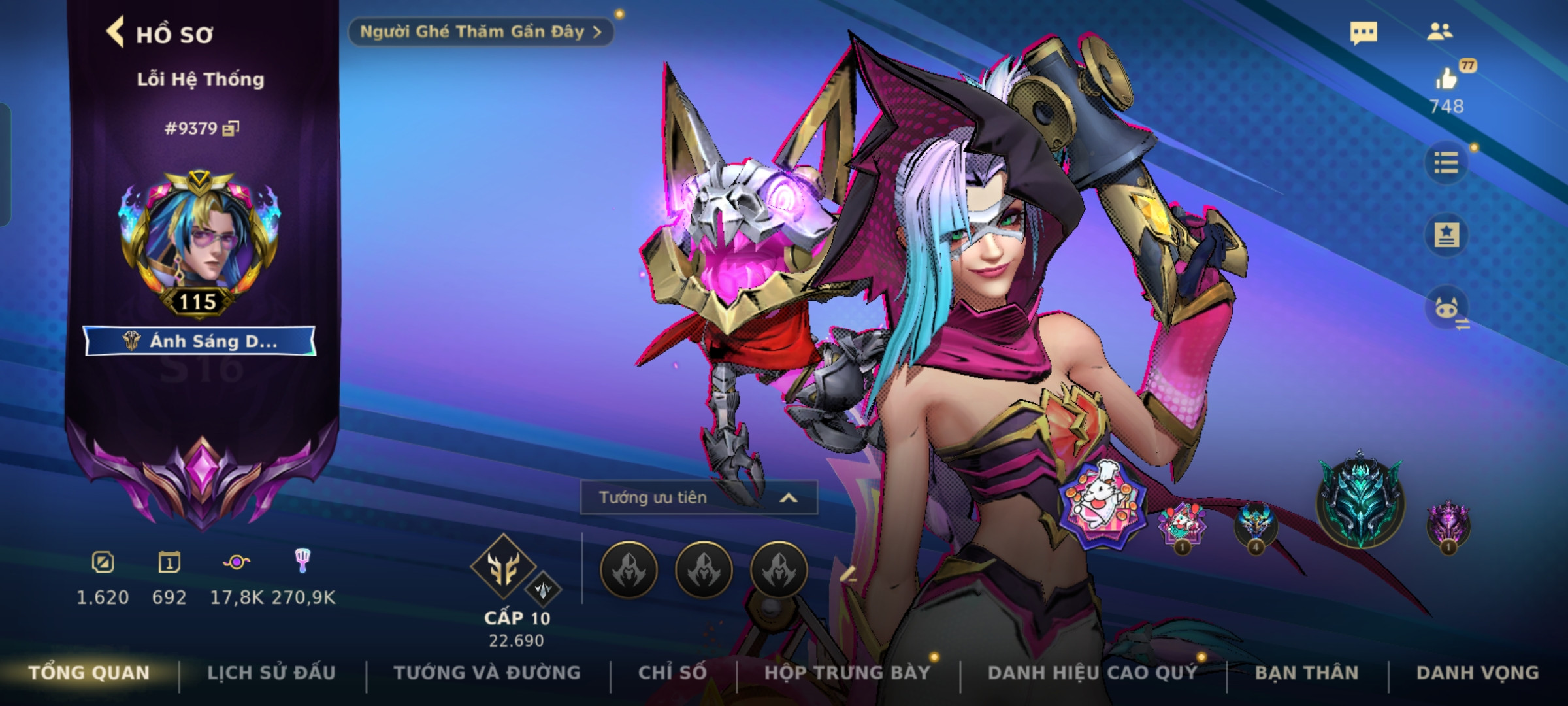
Task: Give a thumbs-up like to profile
Action: (1446, 80)
